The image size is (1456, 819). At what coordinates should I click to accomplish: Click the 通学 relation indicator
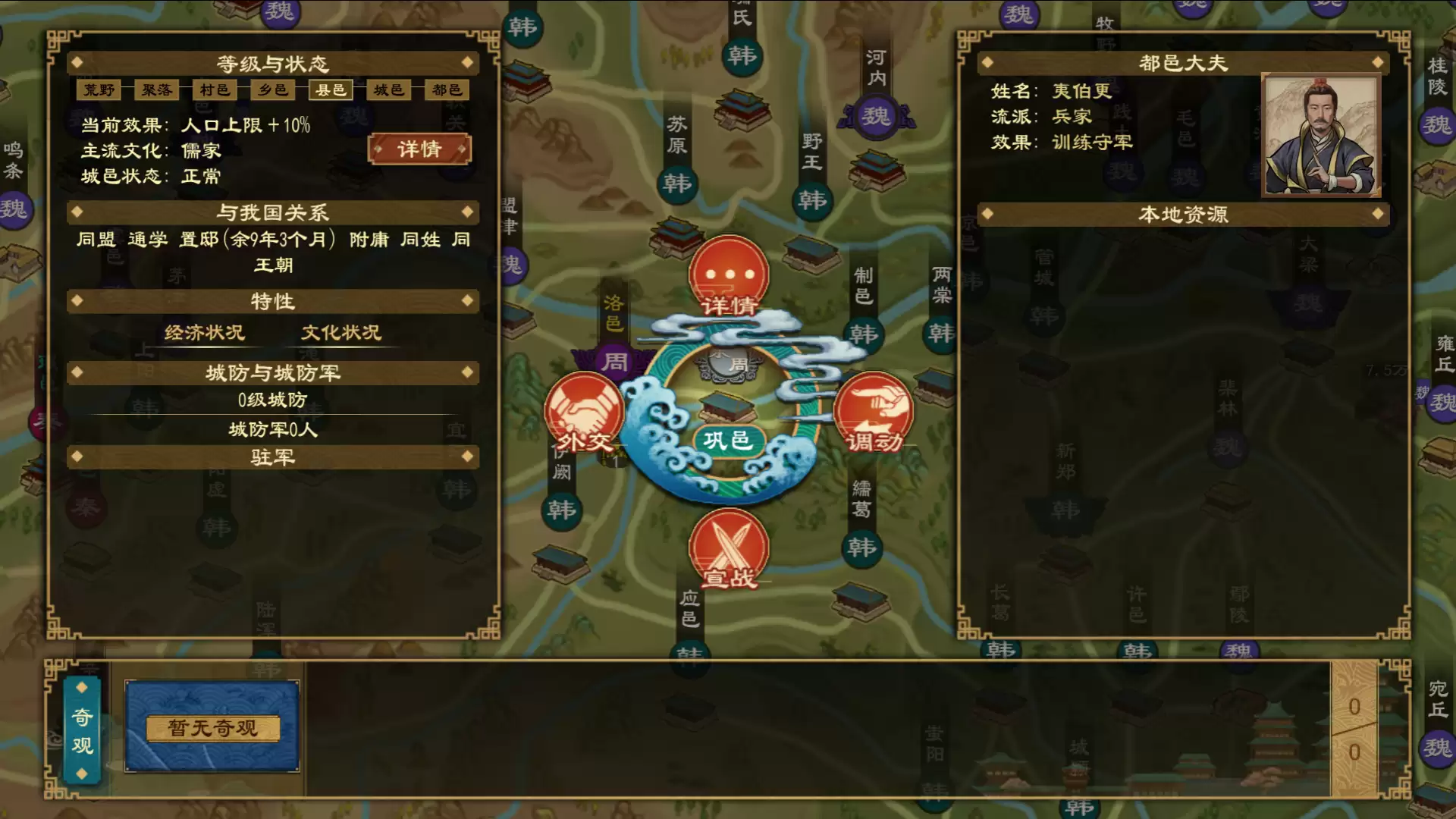(x=147, y=240)
